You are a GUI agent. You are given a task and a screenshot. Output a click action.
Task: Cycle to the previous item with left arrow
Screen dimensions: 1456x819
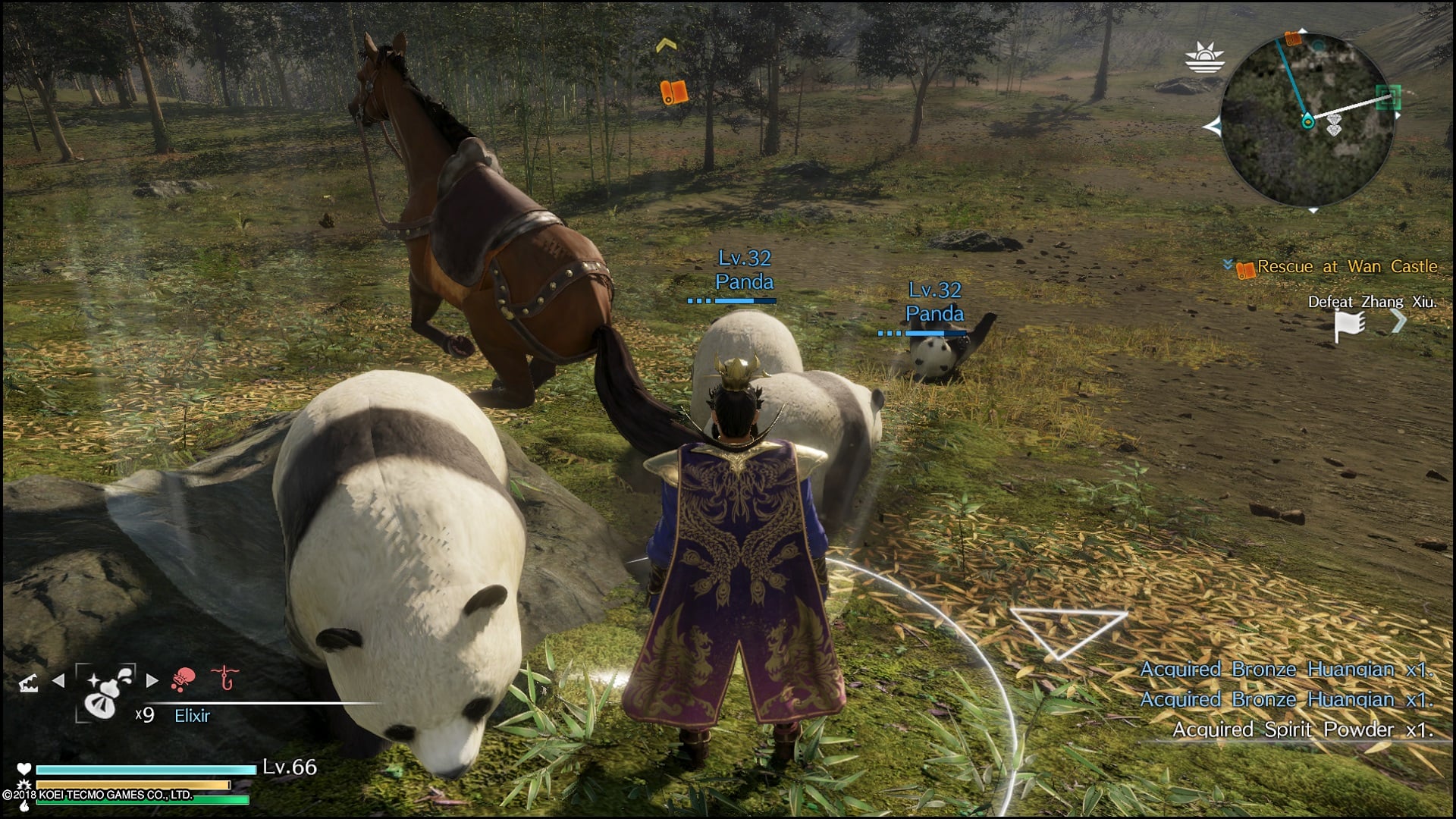58,681
